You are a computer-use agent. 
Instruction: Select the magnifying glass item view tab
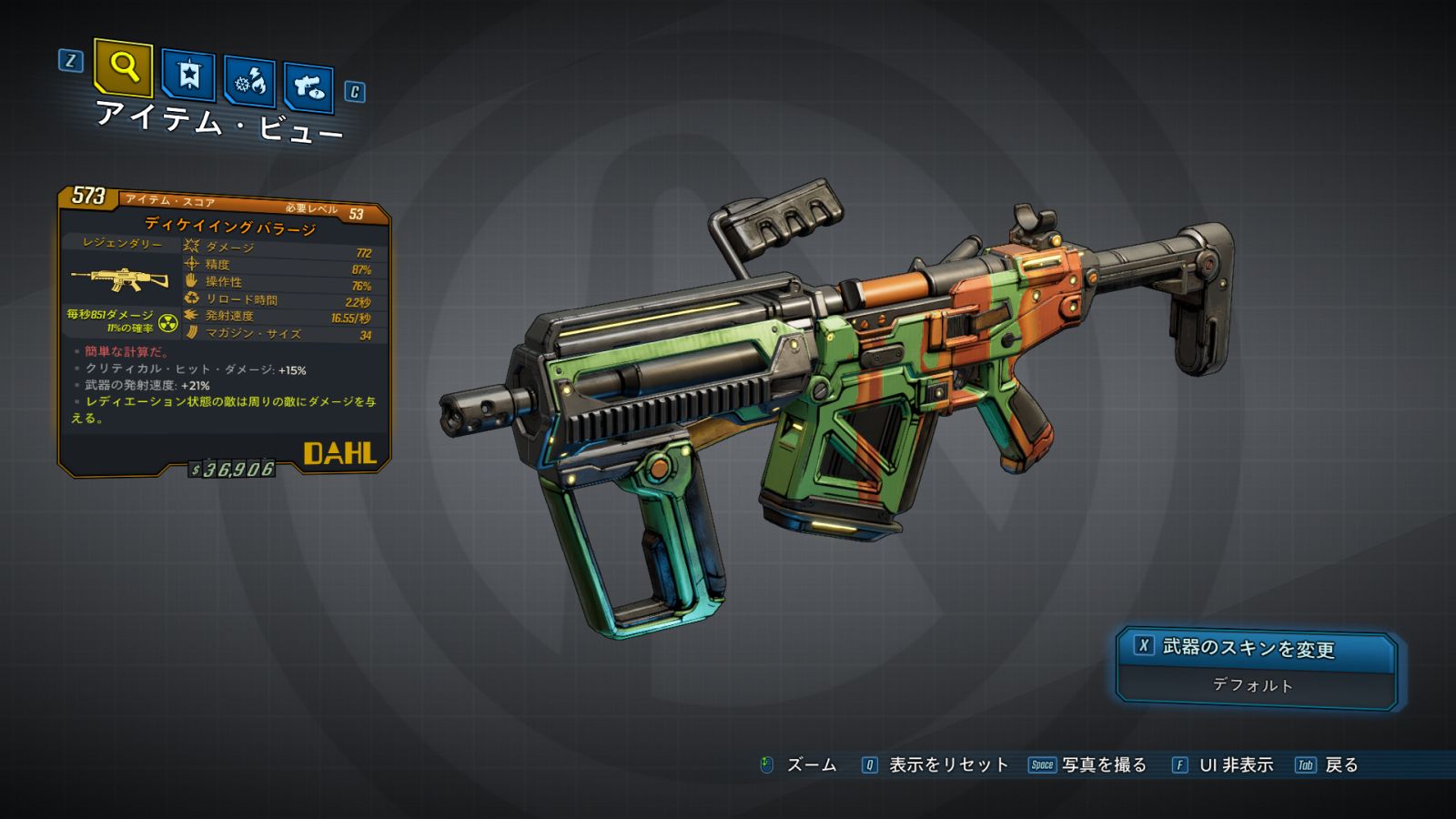pos(123,67)
